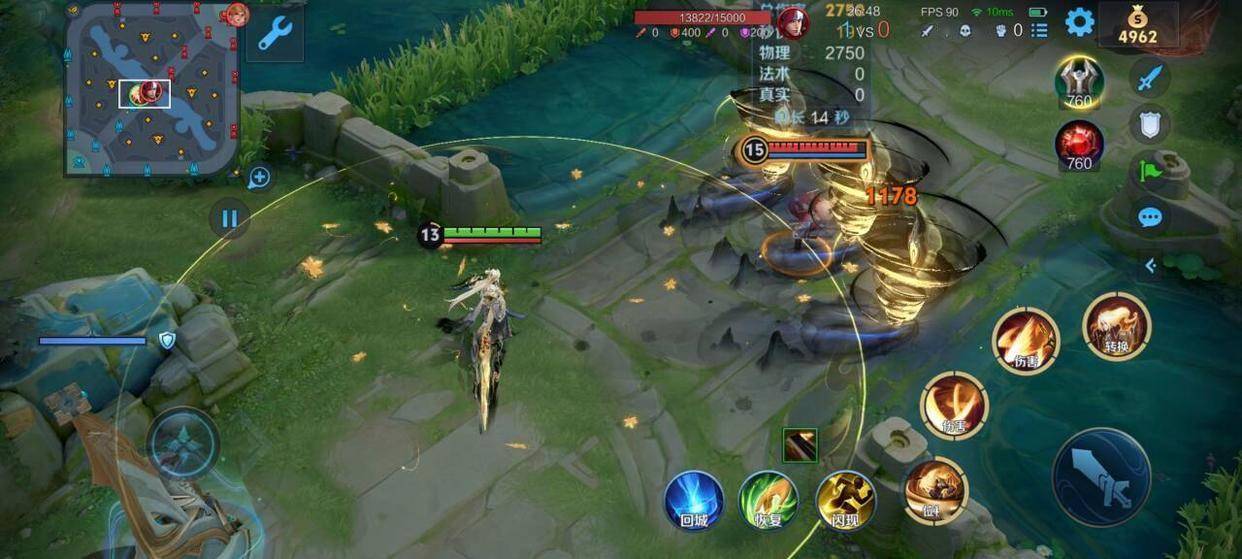Buy the recommended red gem item for 760
Screen dimensions: 1242x559
click(x=1079, y=142)
